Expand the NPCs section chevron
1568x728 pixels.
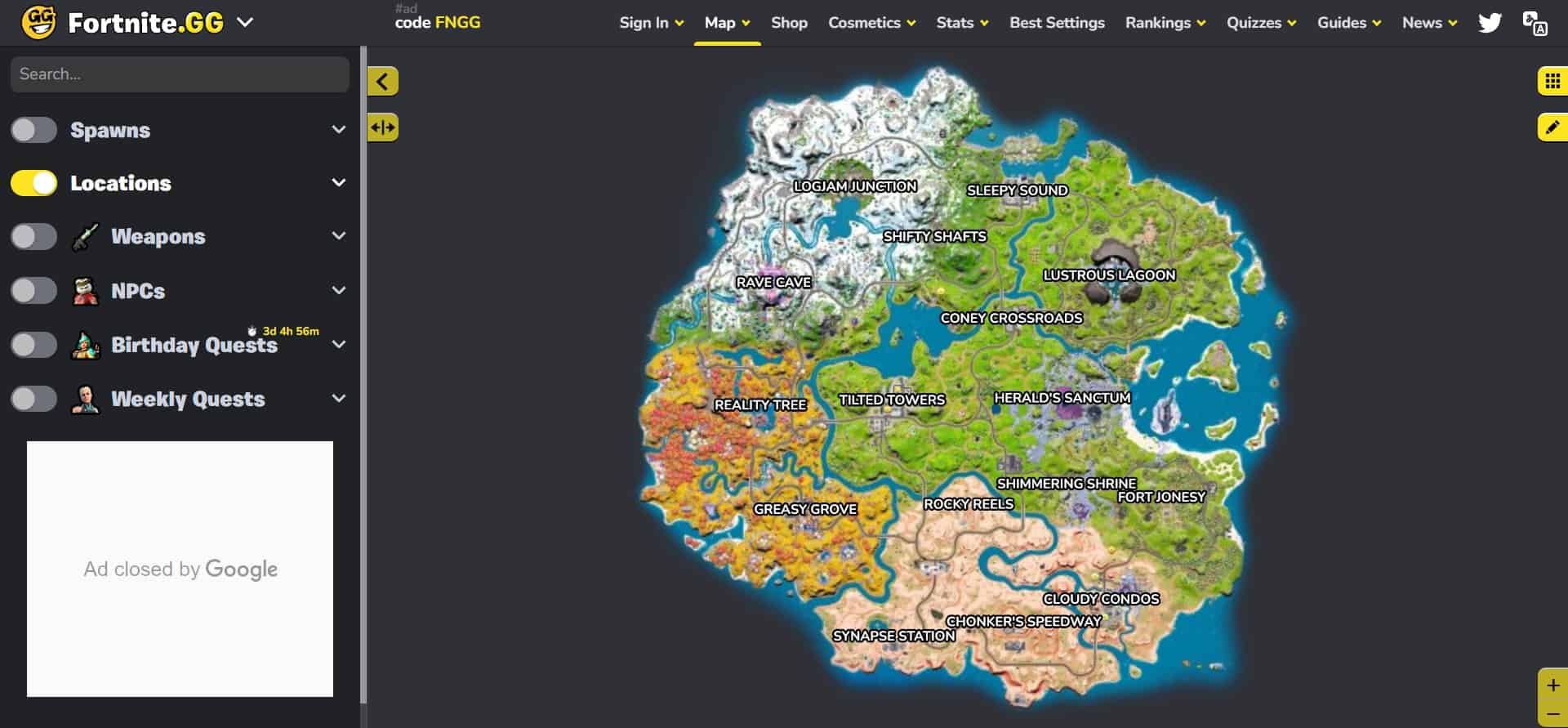click(x=338, y=290)
